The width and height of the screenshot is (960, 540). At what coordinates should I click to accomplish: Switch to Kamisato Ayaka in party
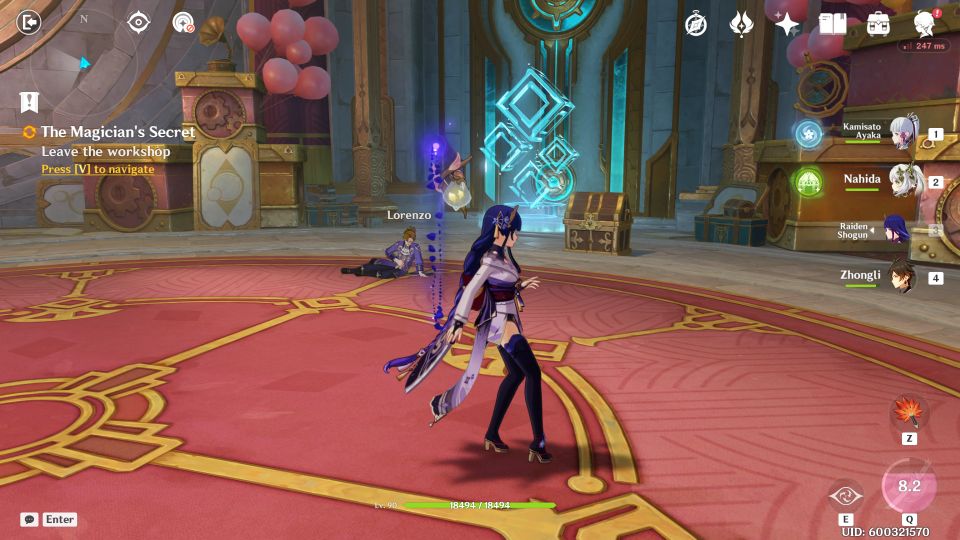(905, 134)
